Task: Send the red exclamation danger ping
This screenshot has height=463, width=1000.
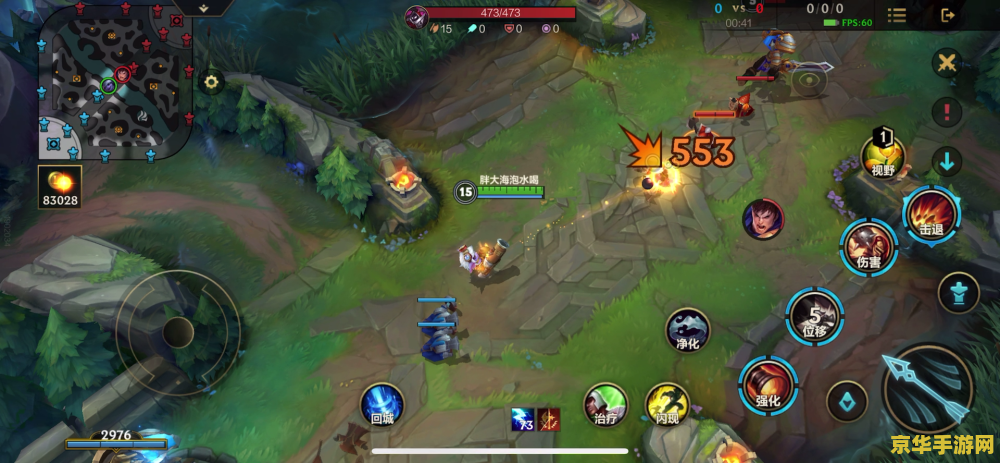Action: pyautogui.click(x=946, y=112)
